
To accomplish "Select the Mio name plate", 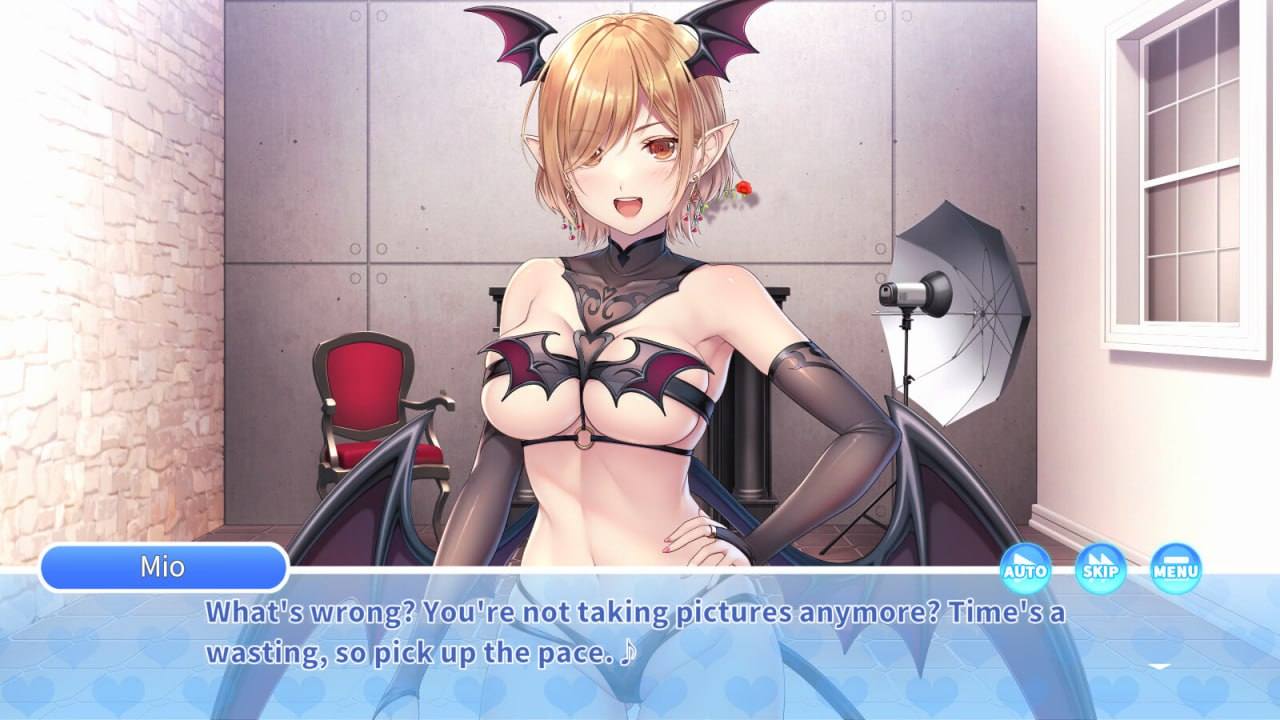I will [165, 568].
